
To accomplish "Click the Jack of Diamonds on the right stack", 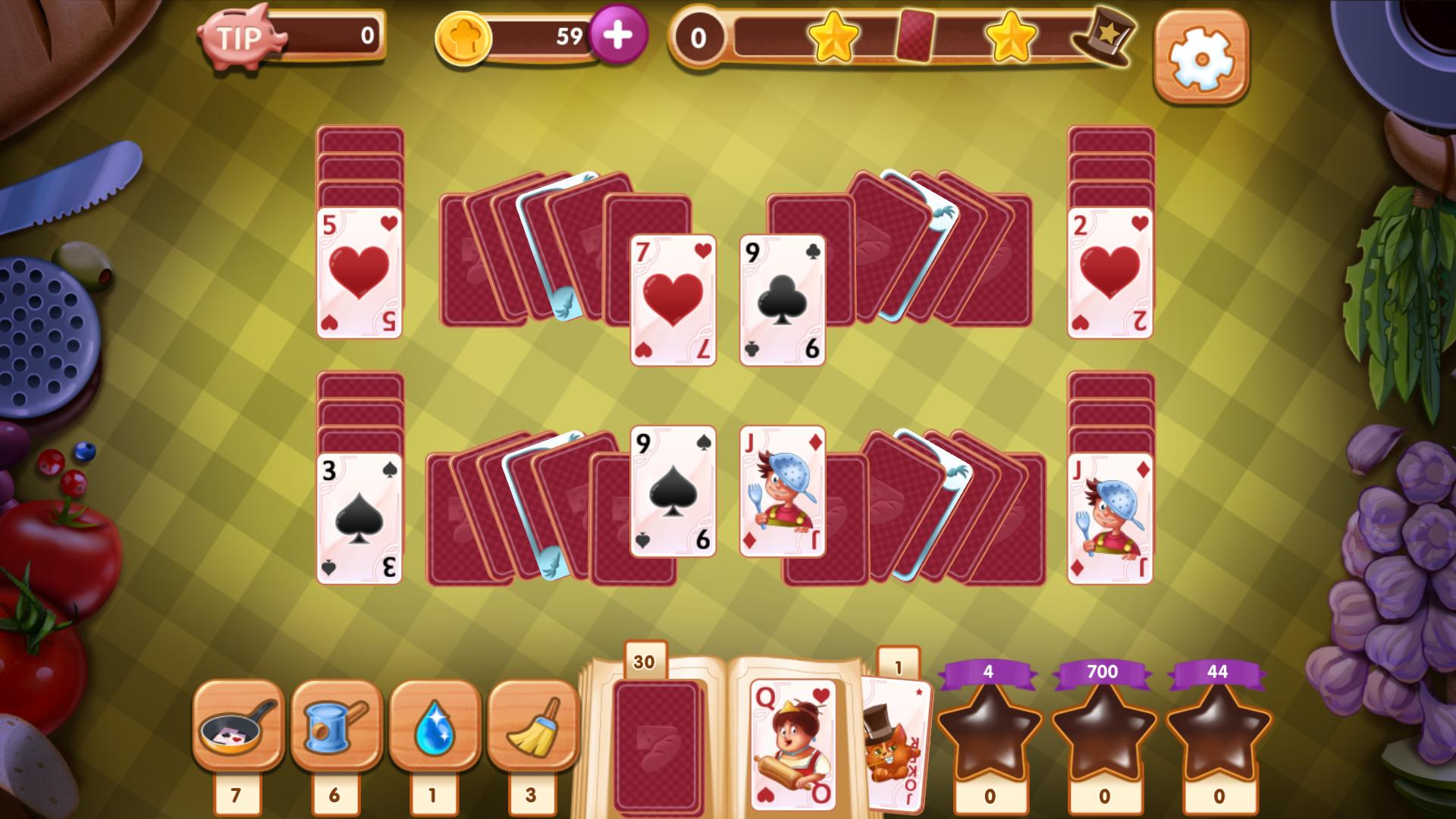I will point(1109,519).
